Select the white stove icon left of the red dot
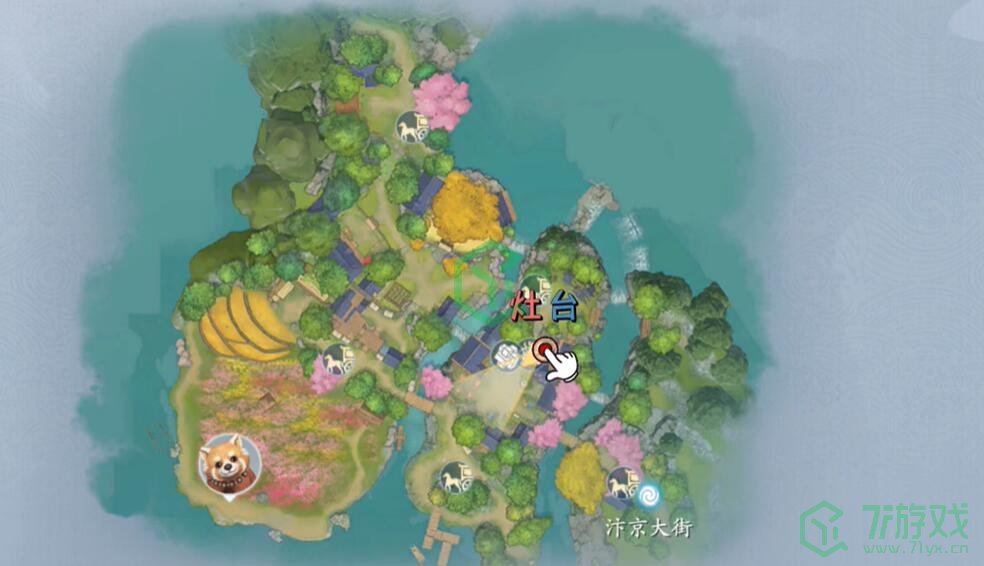The height and width of the screenshot is (566, 984). [507, 355]
